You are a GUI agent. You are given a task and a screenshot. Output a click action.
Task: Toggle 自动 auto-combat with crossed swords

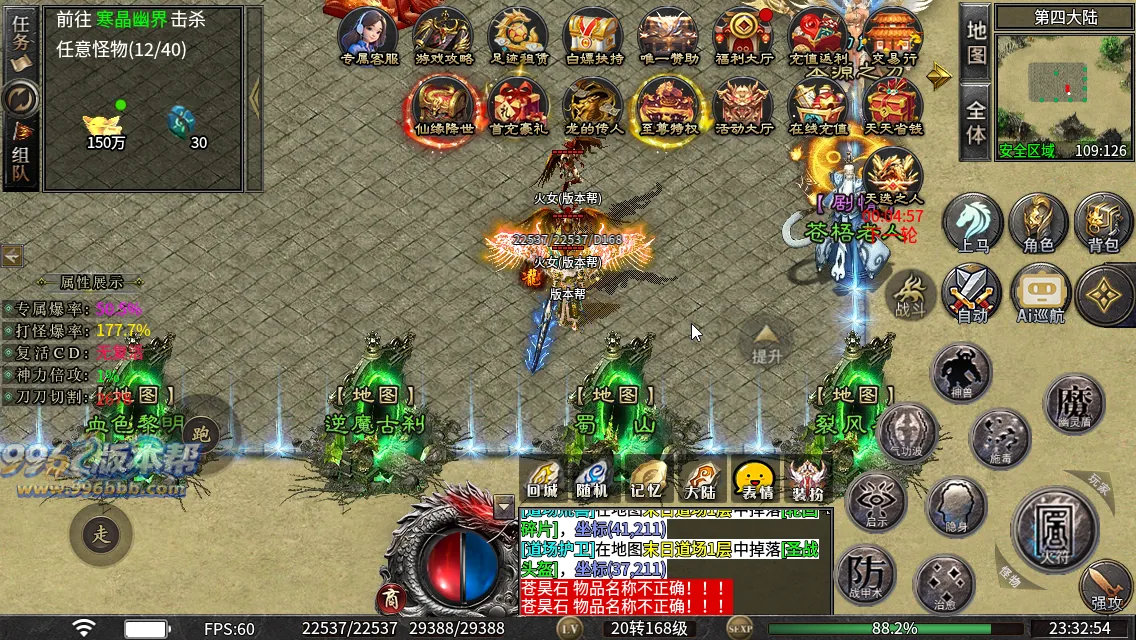(x=972, y=294)
